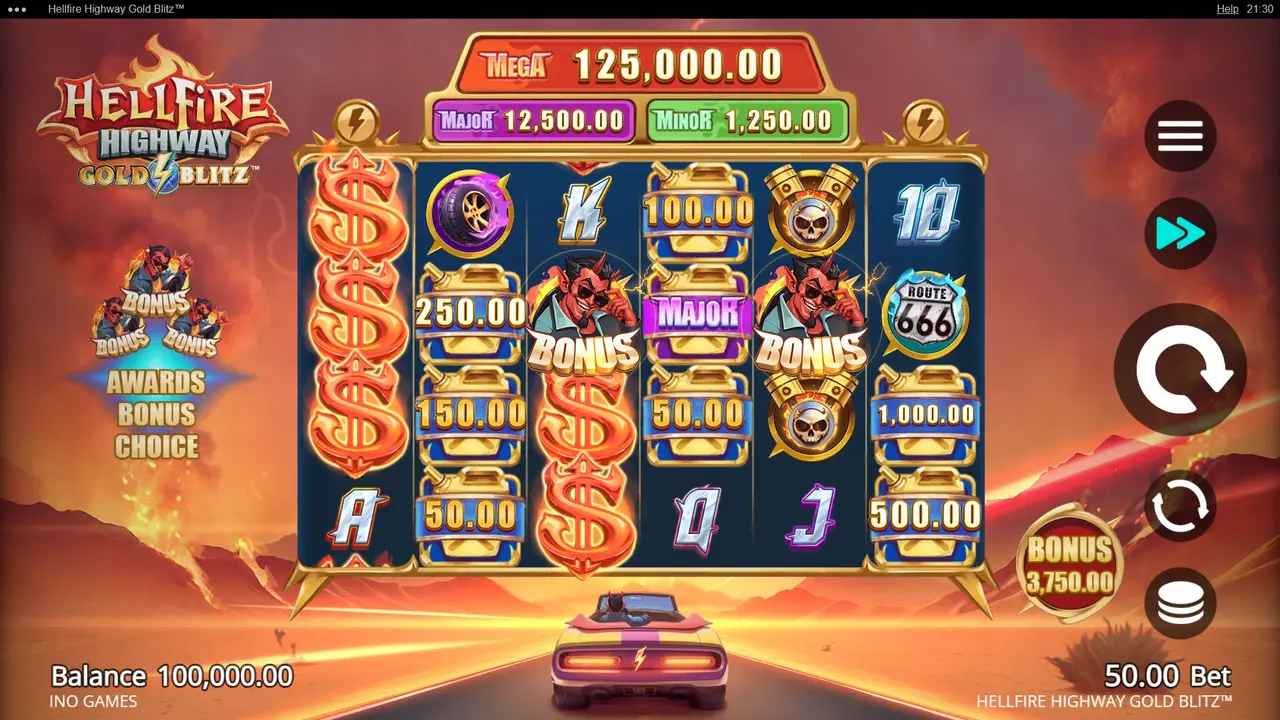
Task: Open the coin bet settings
Action: pyautogui.click(x=1180, y=604)
